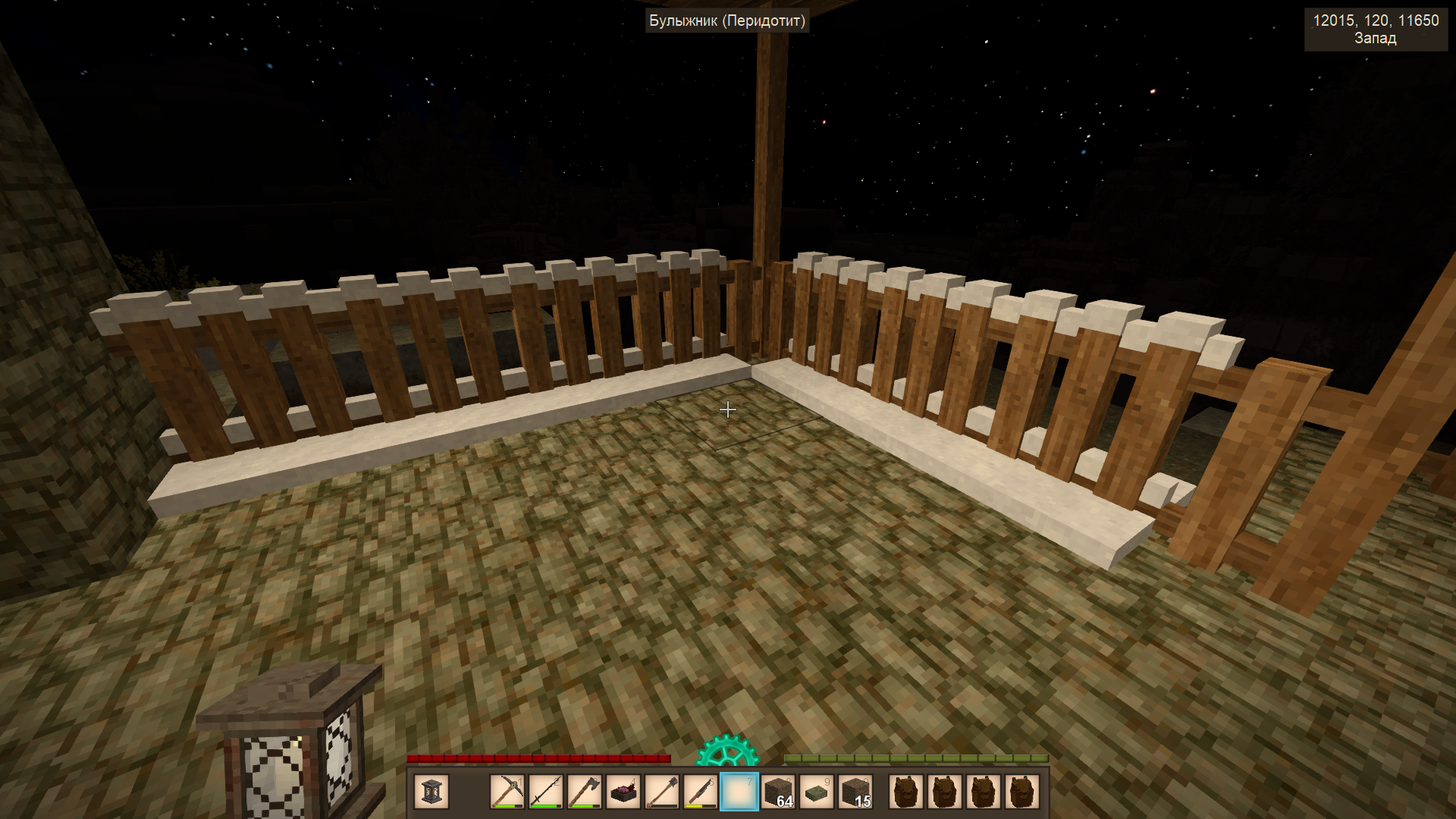Select the tray of red meat slot
This screenshot has width=1456, height=819.
[x=623, y=792]
